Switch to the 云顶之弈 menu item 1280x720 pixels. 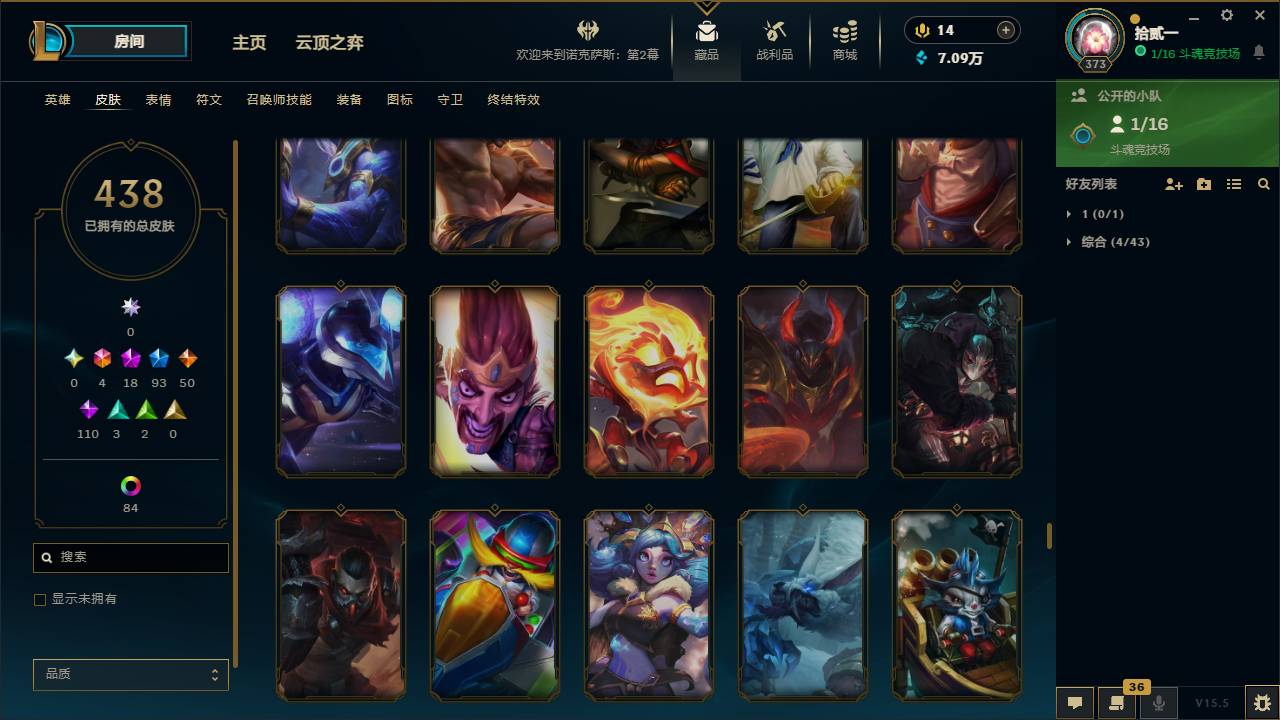329,42
